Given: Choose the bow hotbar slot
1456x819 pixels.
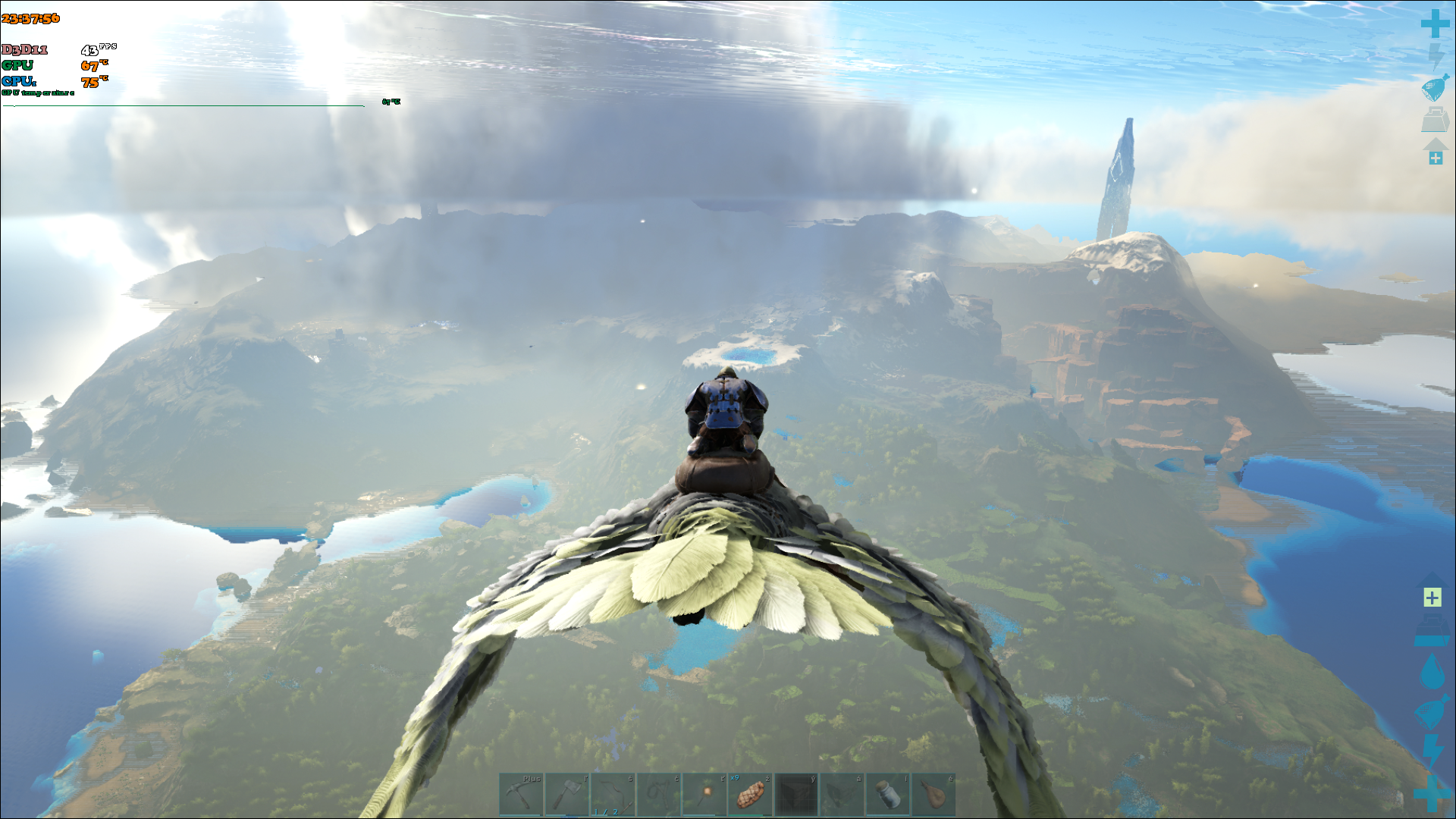Looking at the screenshot, I should tap(613, 795).
